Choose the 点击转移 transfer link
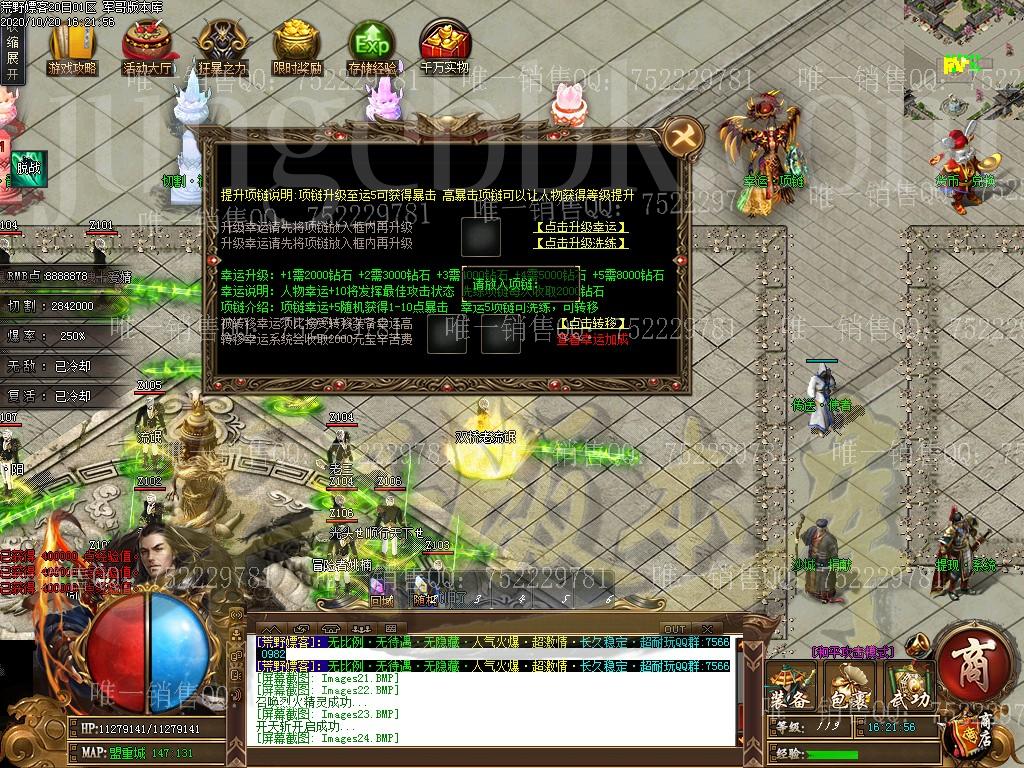 pos(594,323)
